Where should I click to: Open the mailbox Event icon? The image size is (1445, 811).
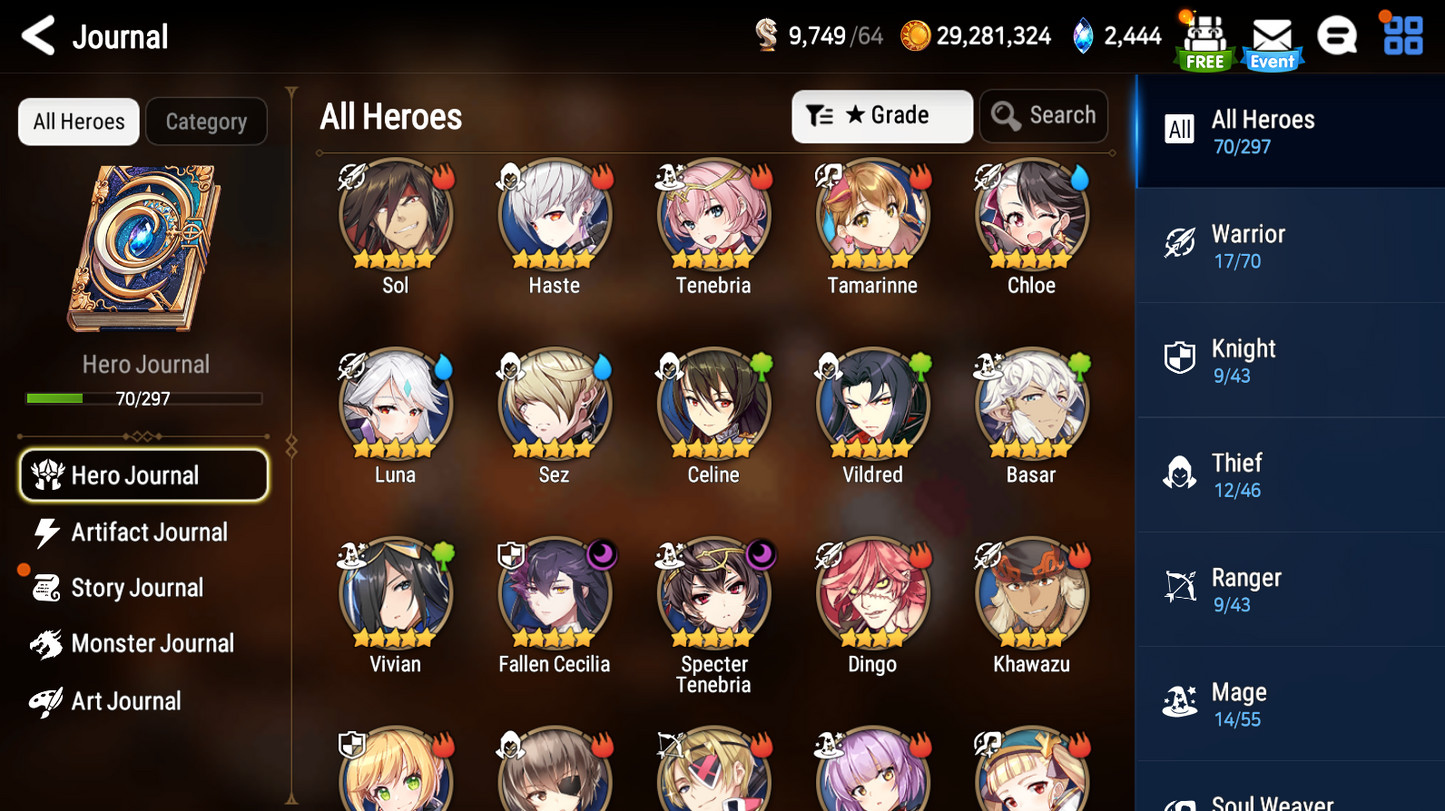[1272, 42]
